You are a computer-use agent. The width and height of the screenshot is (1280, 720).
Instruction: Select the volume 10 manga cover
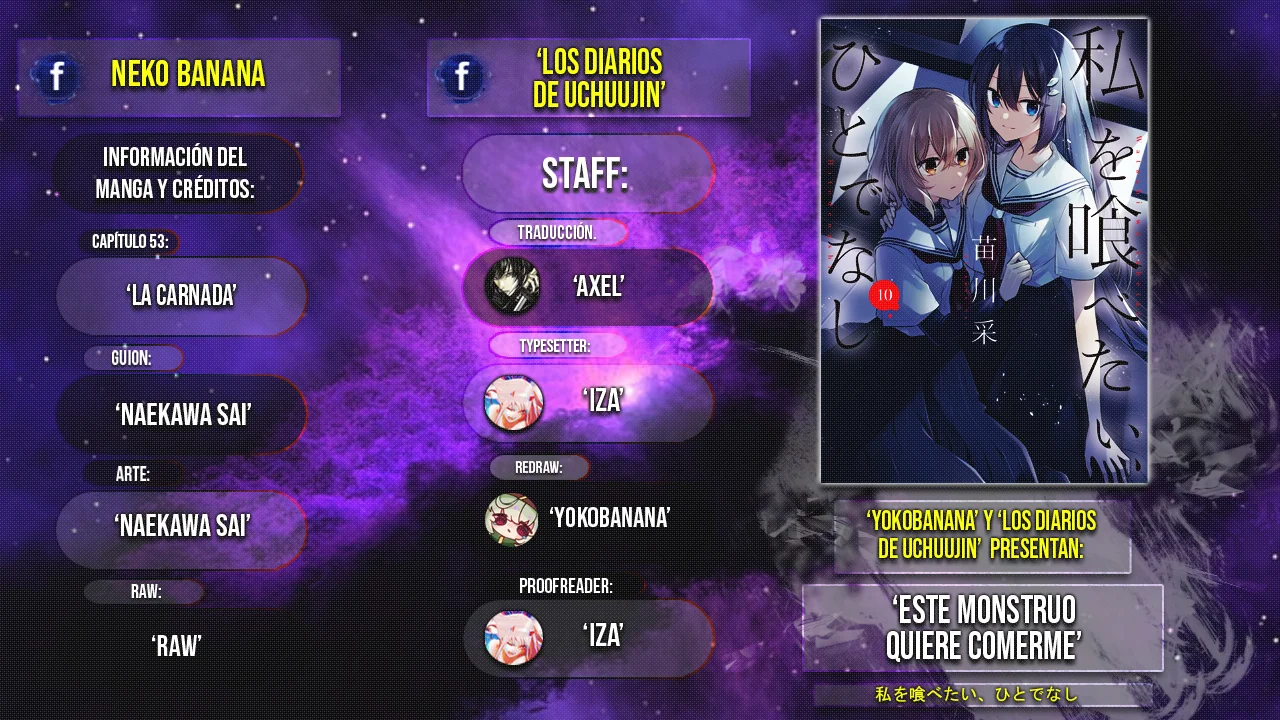pyautogui.click(x=983, y=250)
